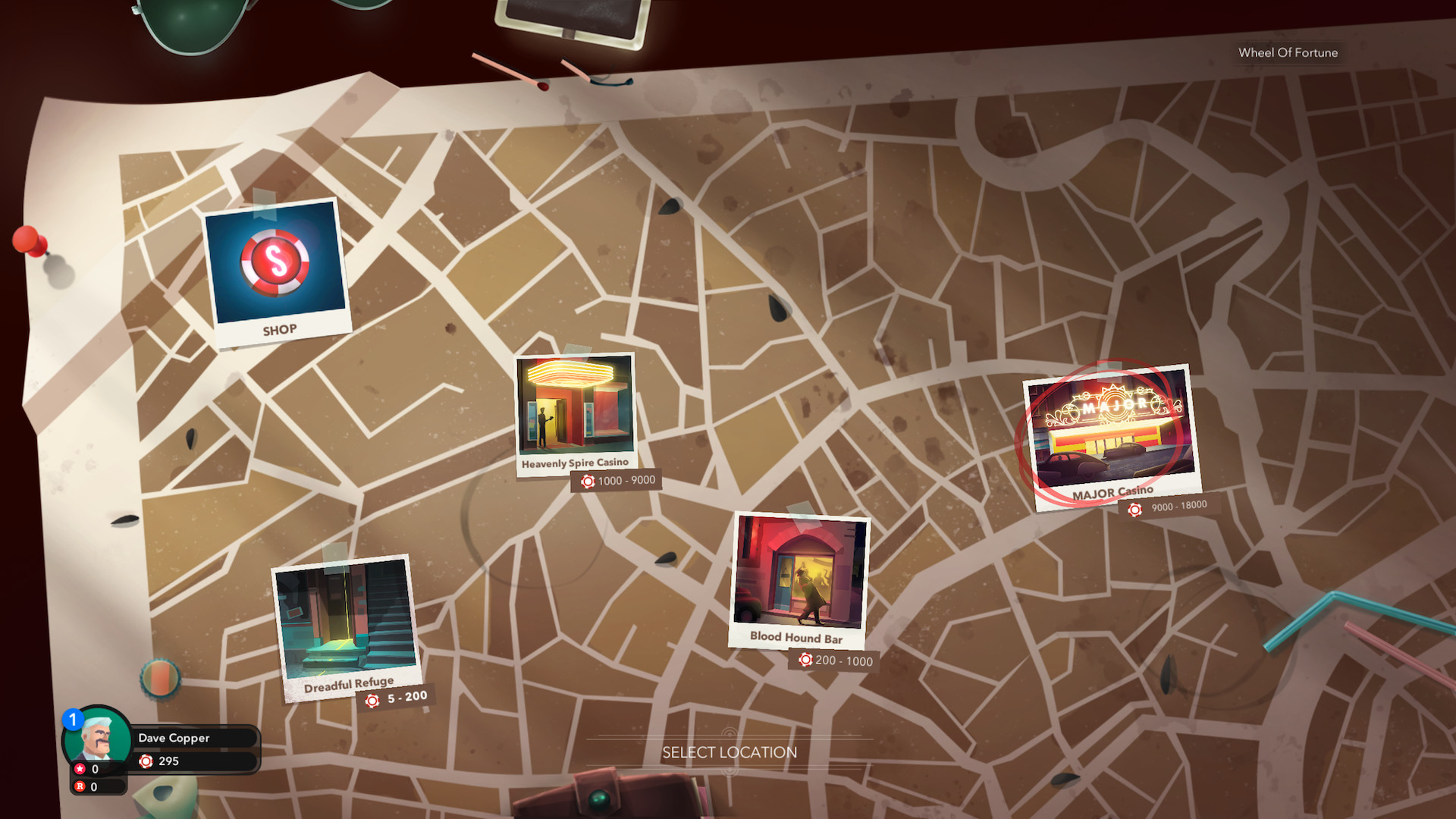Click the red R badge counter
This screenshot has height=819, width=1456.
(79, 787)
